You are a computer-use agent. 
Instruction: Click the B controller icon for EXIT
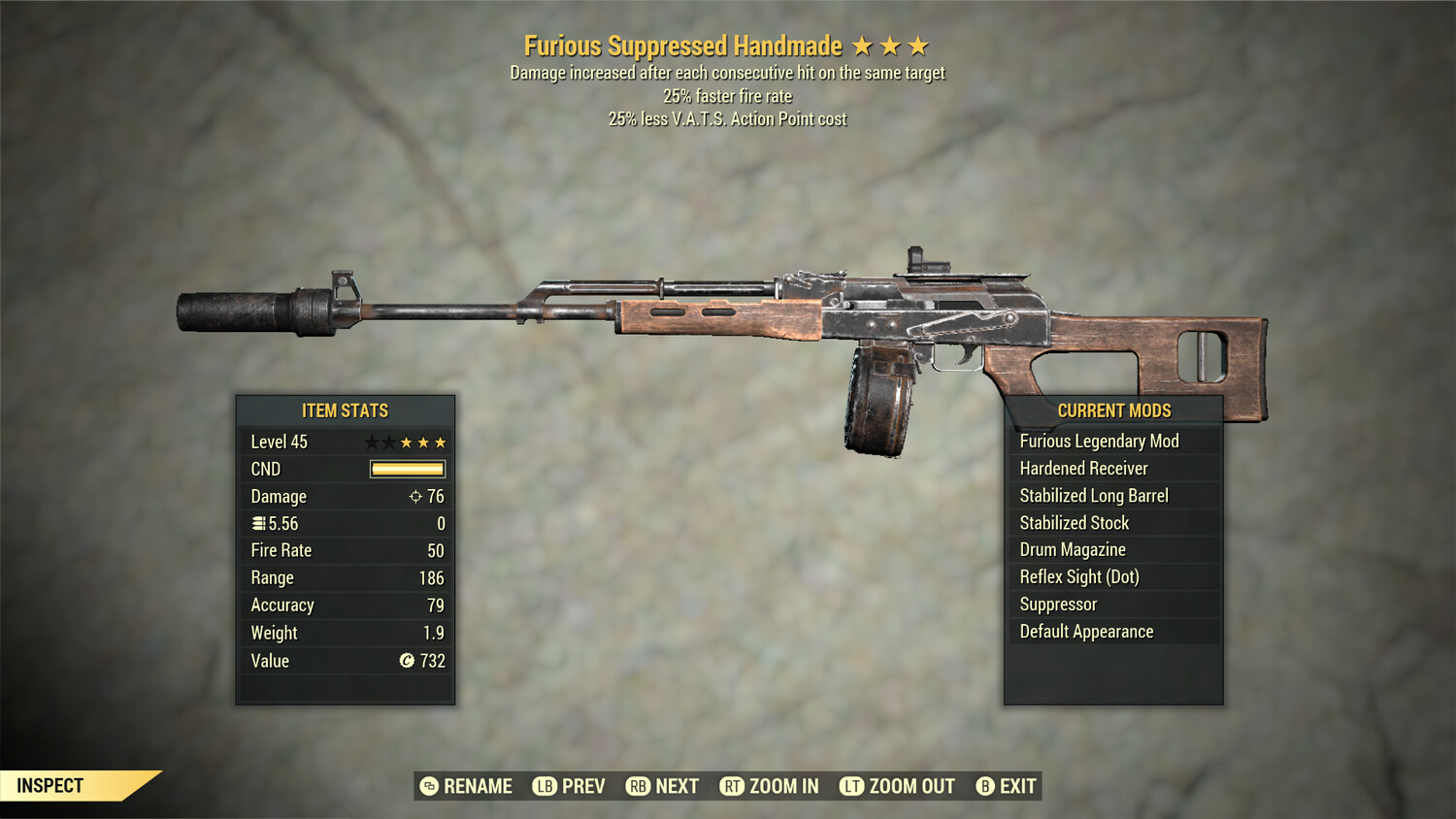pos(984,786)
